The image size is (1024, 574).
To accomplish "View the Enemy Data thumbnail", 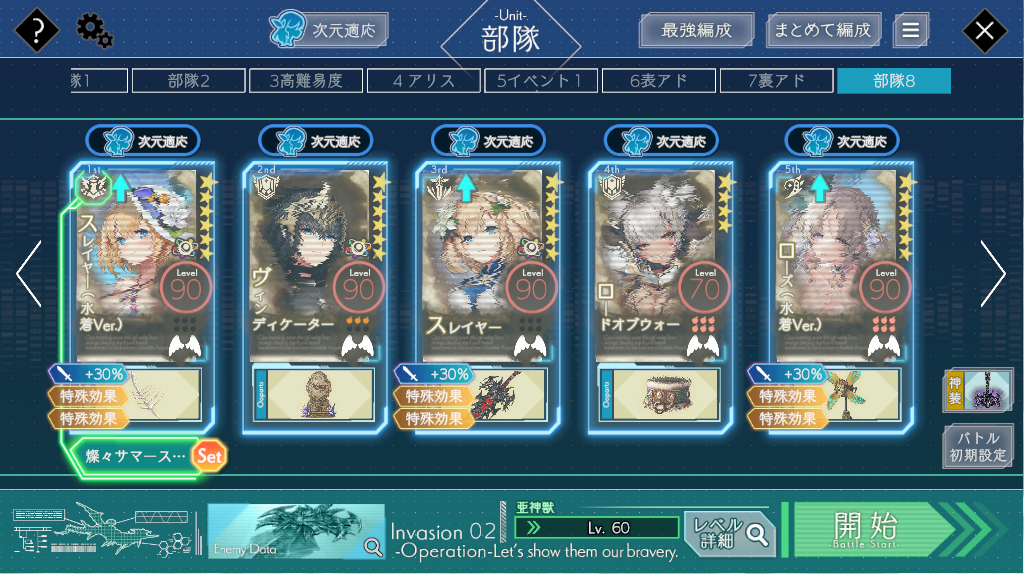I will 296,530.
